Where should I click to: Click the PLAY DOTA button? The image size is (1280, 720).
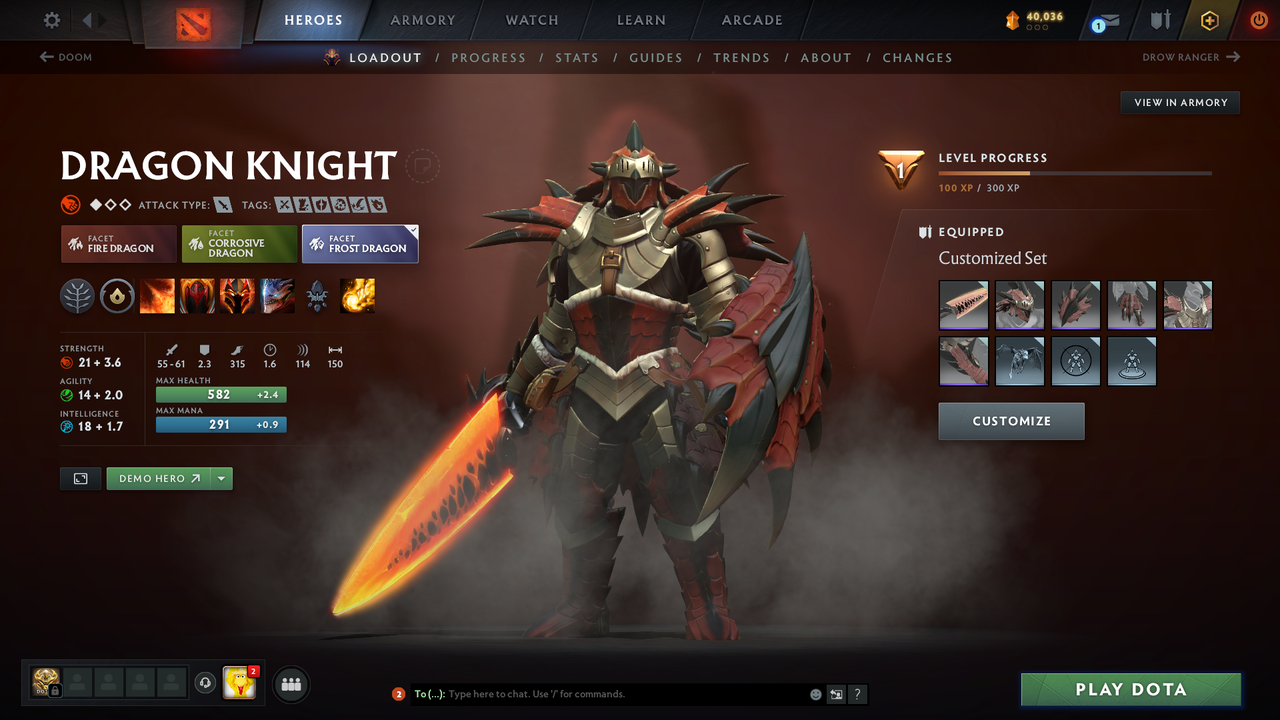1130,689
